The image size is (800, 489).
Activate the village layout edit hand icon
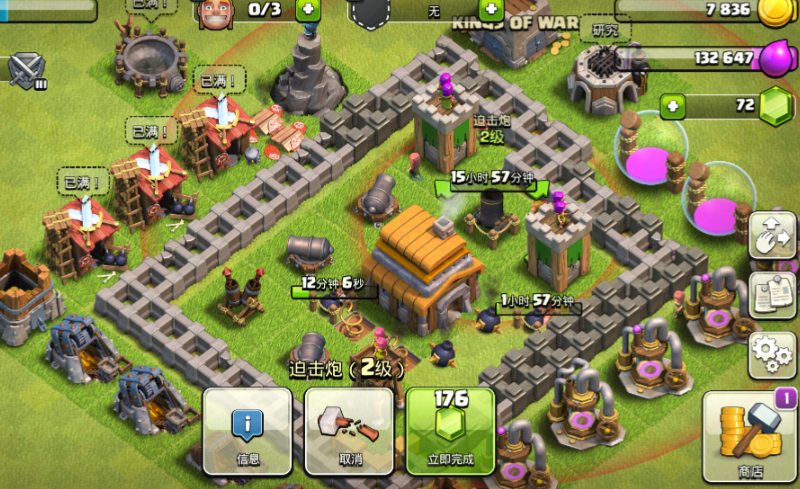(771, 232)
